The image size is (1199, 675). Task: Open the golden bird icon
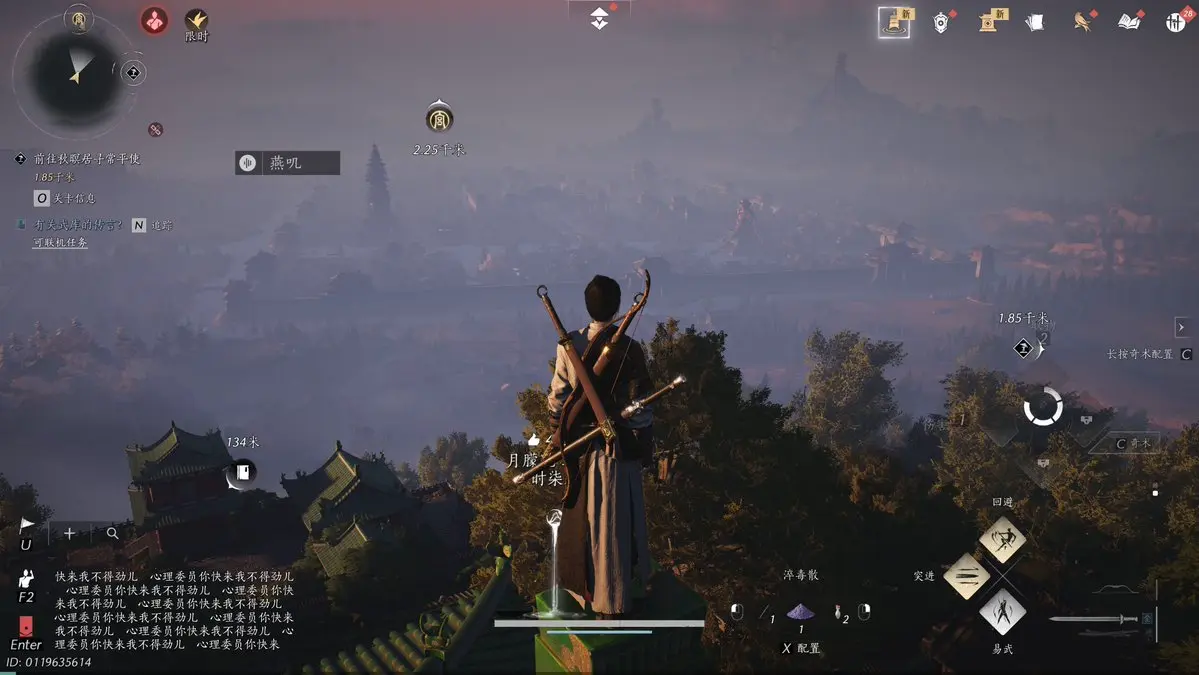click(x=1082, y=22)
